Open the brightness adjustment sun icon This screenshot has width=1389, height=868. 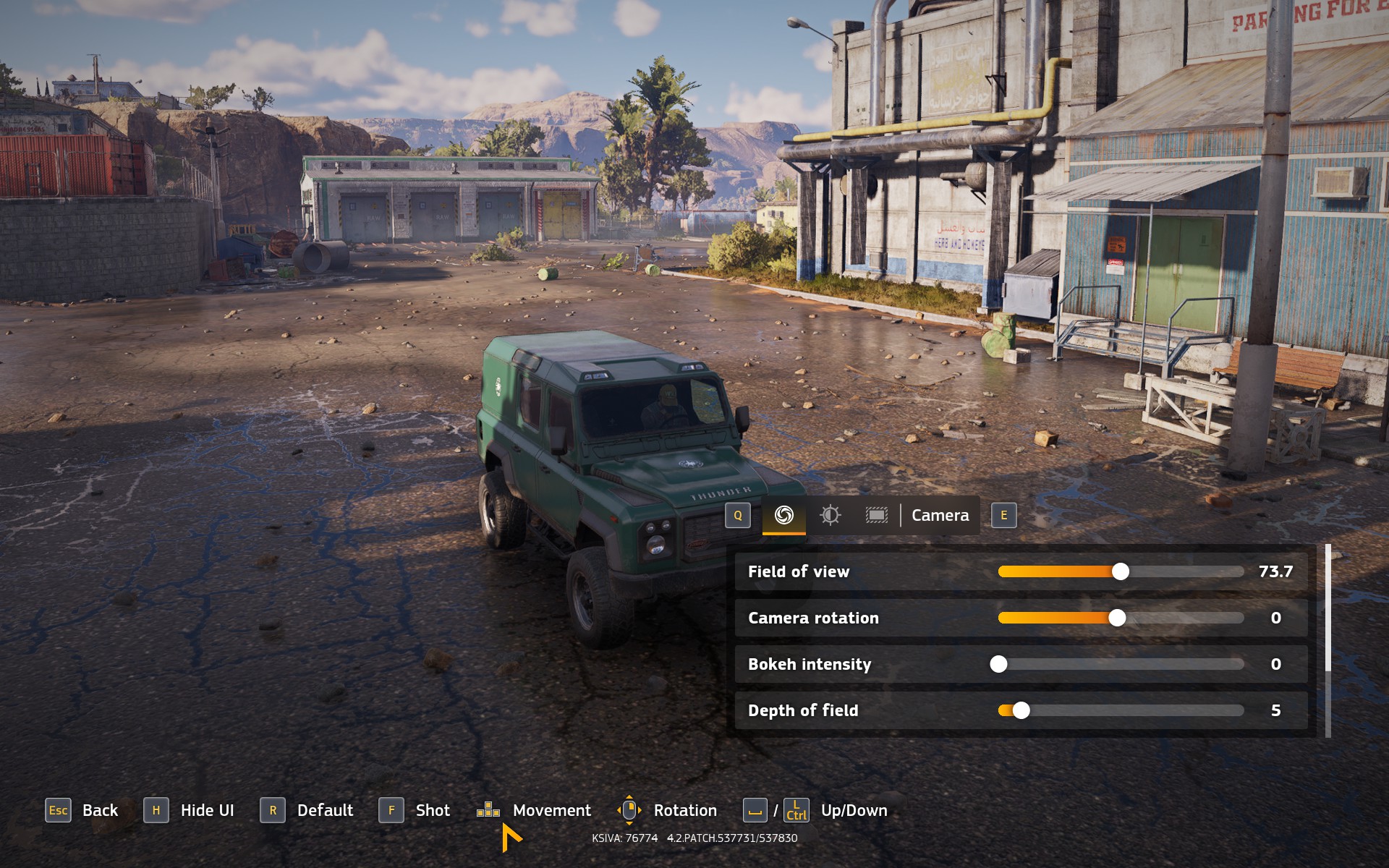tap(831, 516)
